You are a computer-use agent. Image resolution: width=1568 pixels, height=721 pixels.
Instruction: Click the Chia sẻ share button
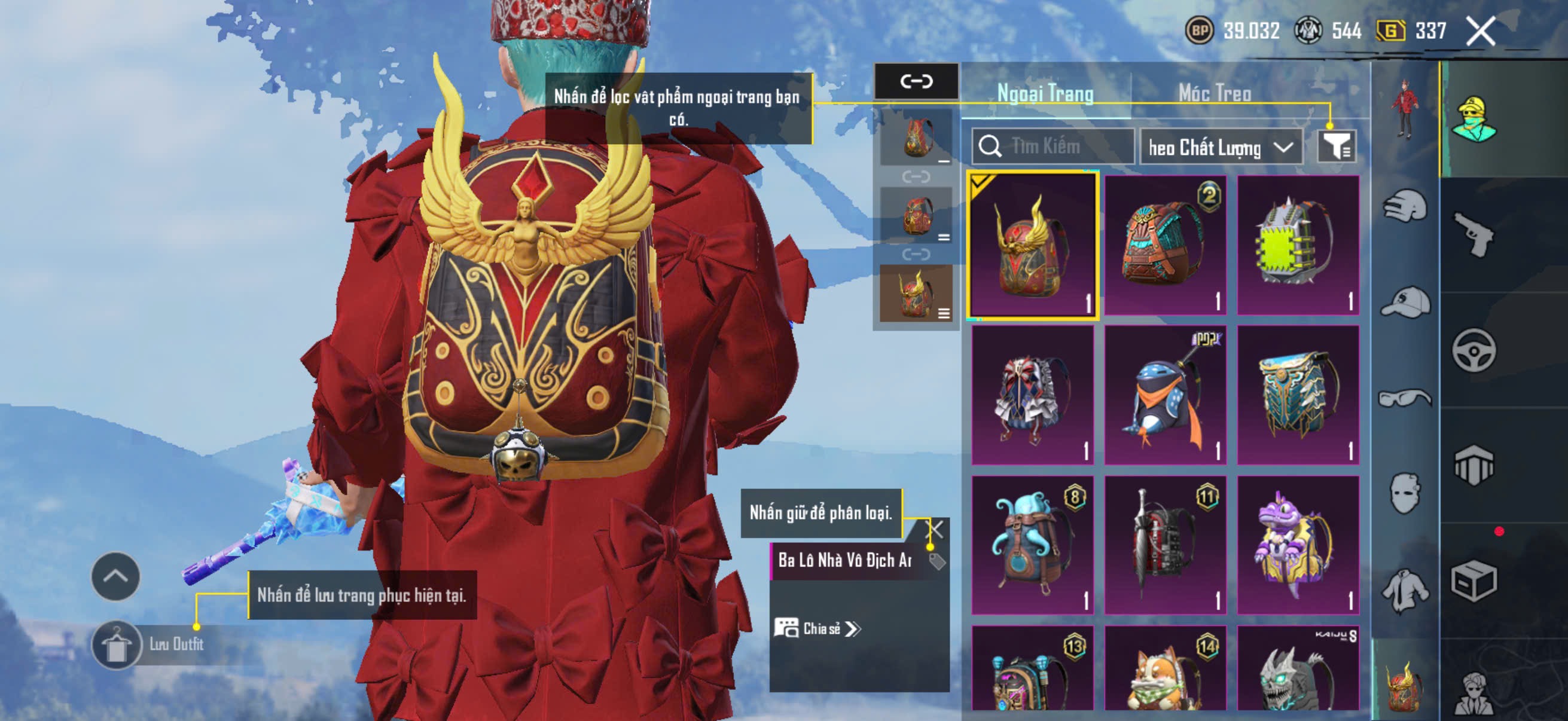click(817, 628)
